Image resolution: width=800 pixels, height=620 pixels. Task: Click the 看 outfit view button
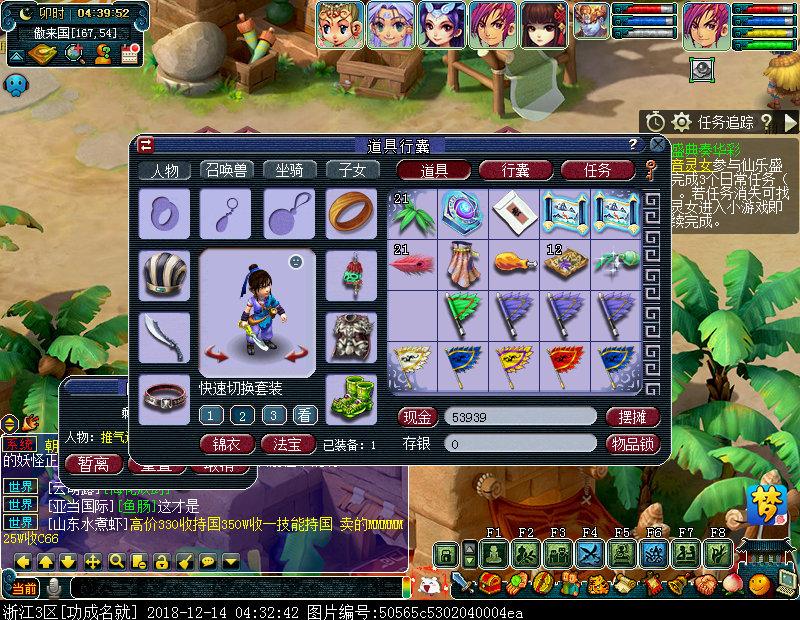(x=304, y=415)
